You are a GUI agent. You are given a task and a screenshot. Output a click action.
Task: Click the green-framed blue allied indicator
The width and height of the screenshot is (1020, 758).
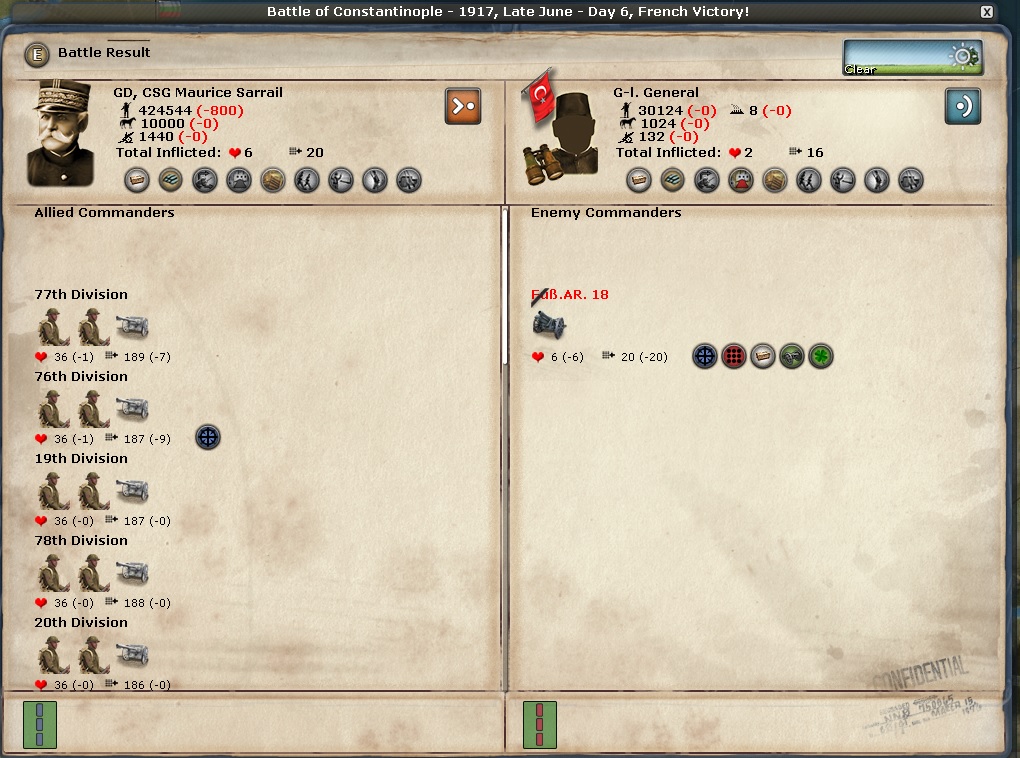(x=40, y=724)
